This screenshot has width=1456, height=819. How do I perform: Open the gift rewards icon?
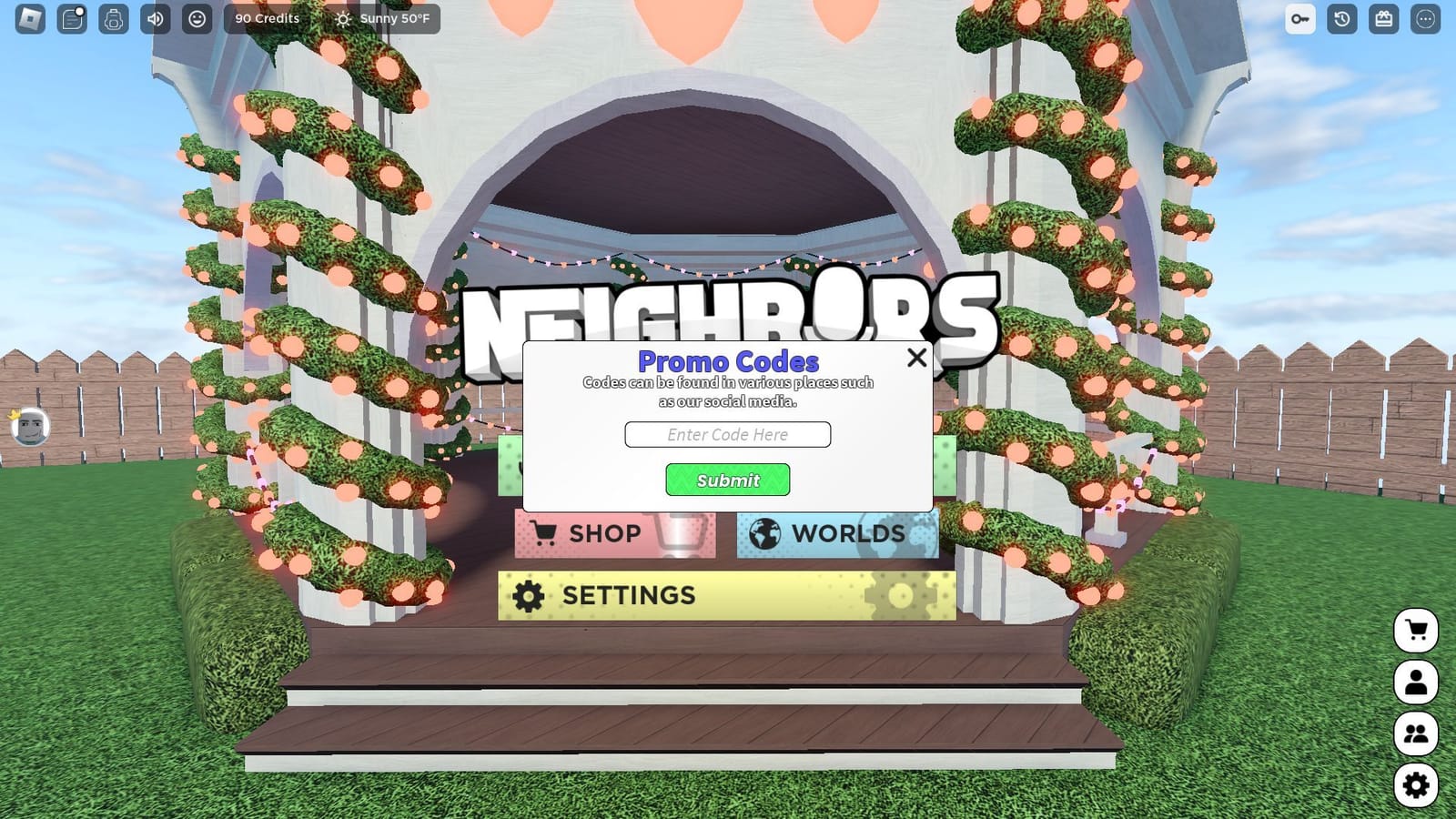coord(1381,18)
